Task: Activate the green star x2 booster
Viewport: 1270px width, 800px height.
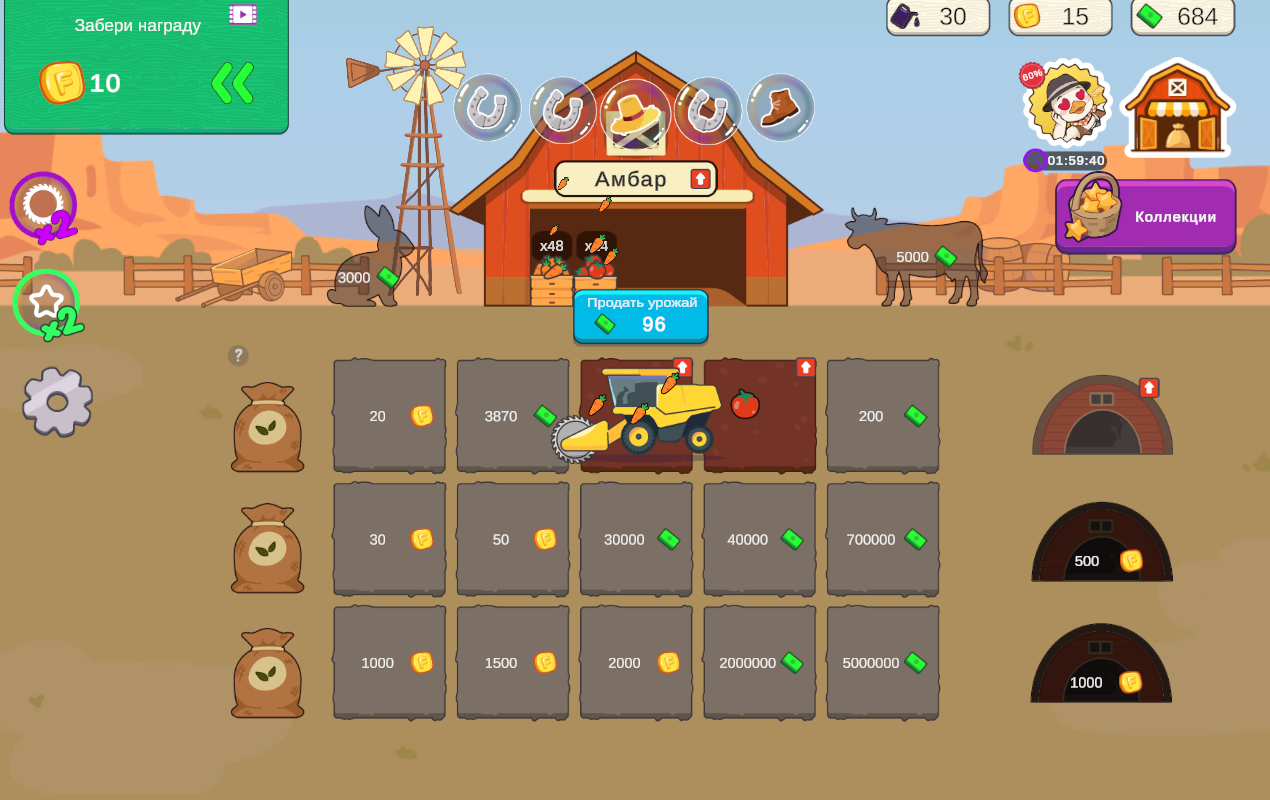Action: [x=47, y=303]
